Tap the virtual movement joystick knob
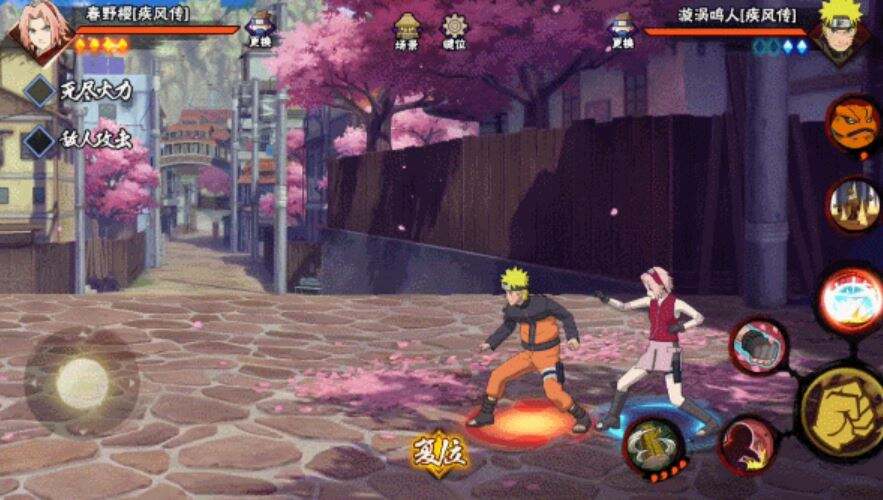 tap(82, 382)
